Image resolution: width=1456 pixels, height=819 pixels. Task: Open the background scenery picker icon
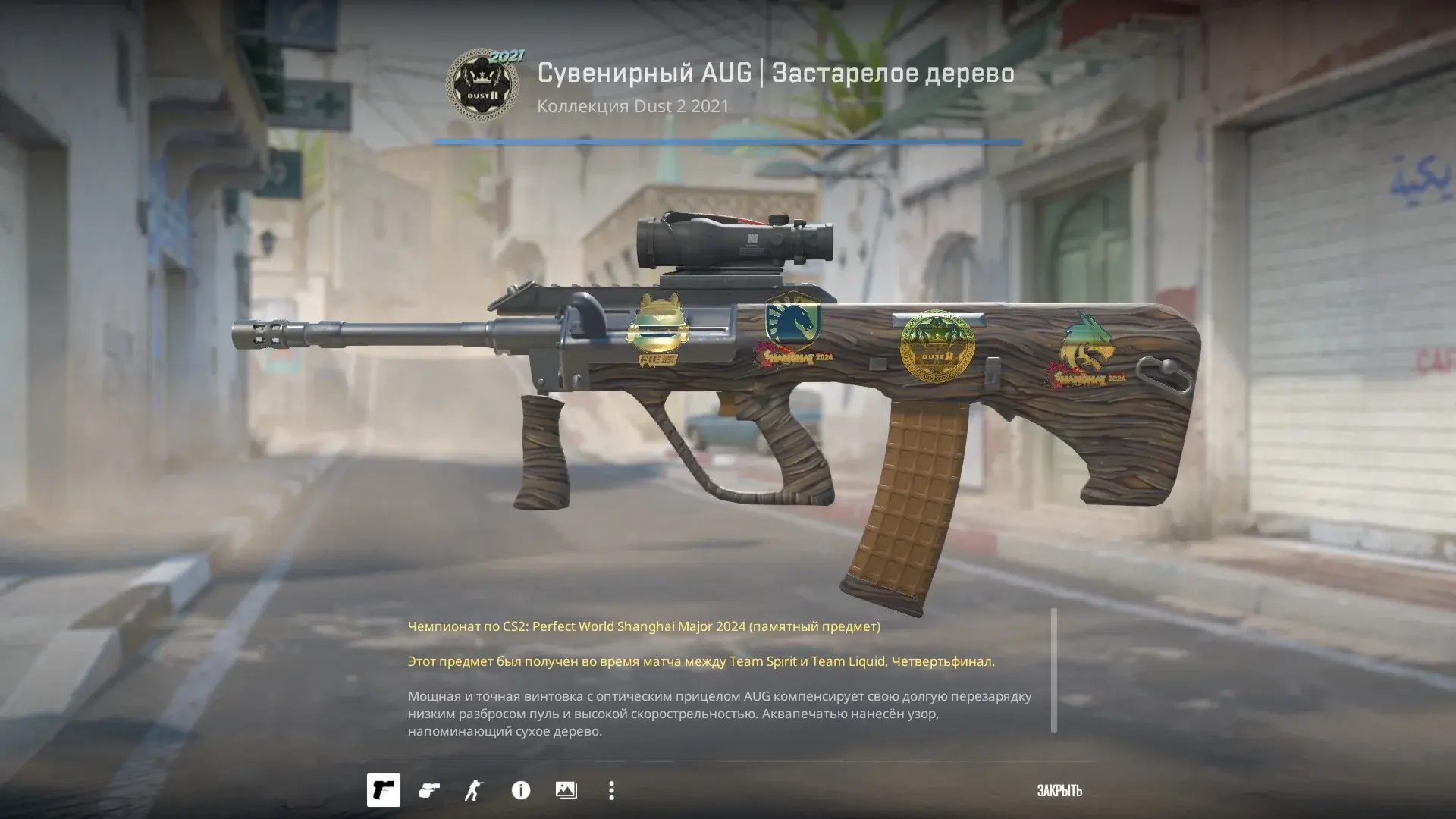(x=566, y=790)
